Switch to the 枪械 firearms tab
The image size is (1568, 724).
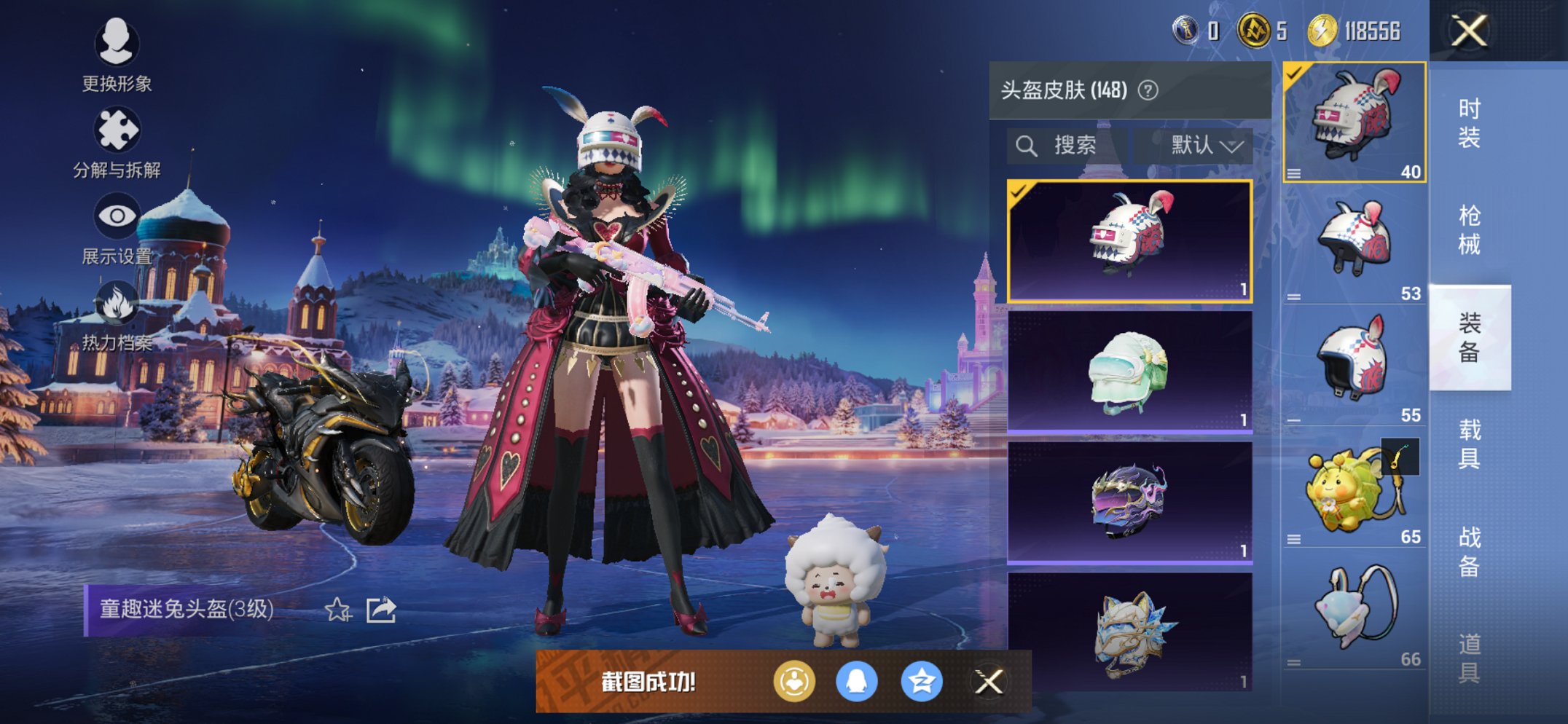[x=1469, y=230]
